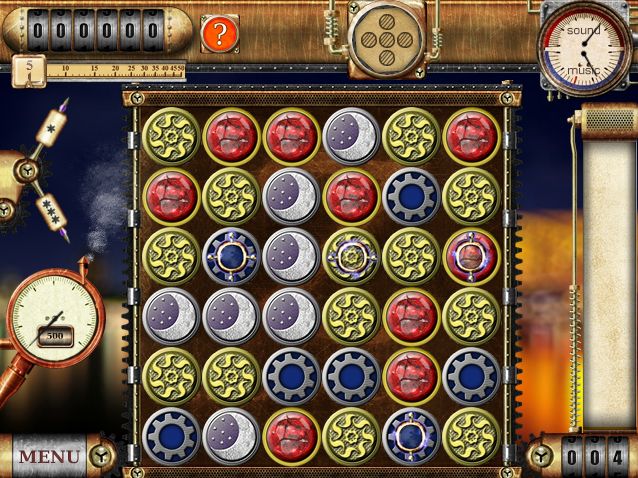Adjust the sound gauge dial
638x478 pixels.
click(x=583, y=31)
